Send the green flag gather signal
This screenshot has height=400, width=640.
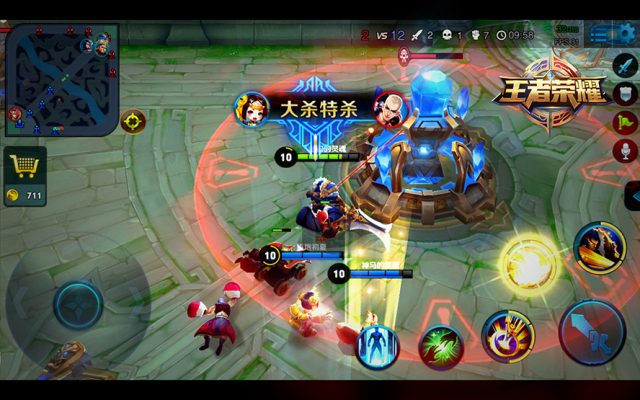pyautogui.click(x=626, y=122)
